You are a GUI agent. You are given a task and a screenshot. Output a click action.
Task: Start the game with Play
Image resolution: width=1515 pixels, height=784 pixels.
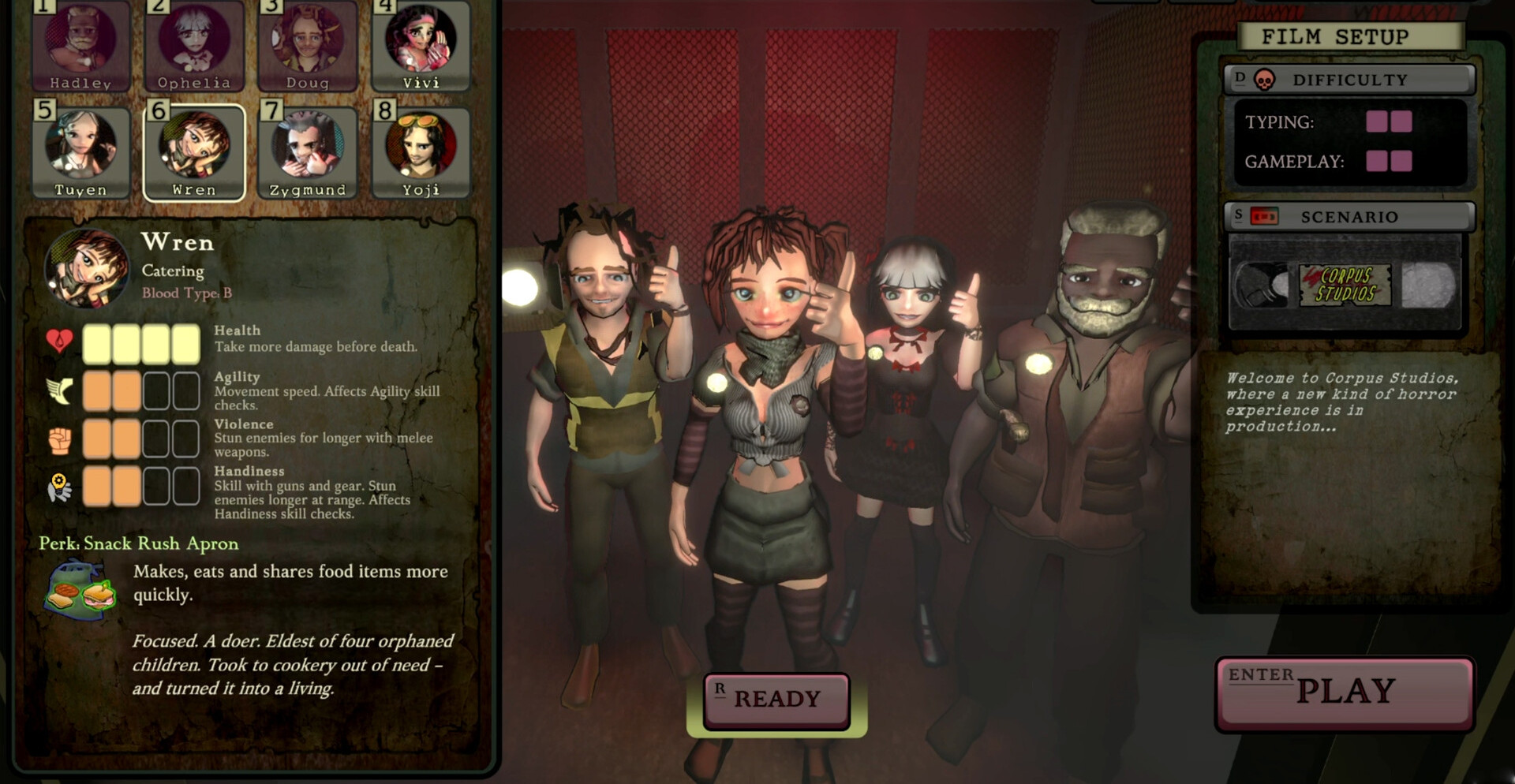[1345, 693]
